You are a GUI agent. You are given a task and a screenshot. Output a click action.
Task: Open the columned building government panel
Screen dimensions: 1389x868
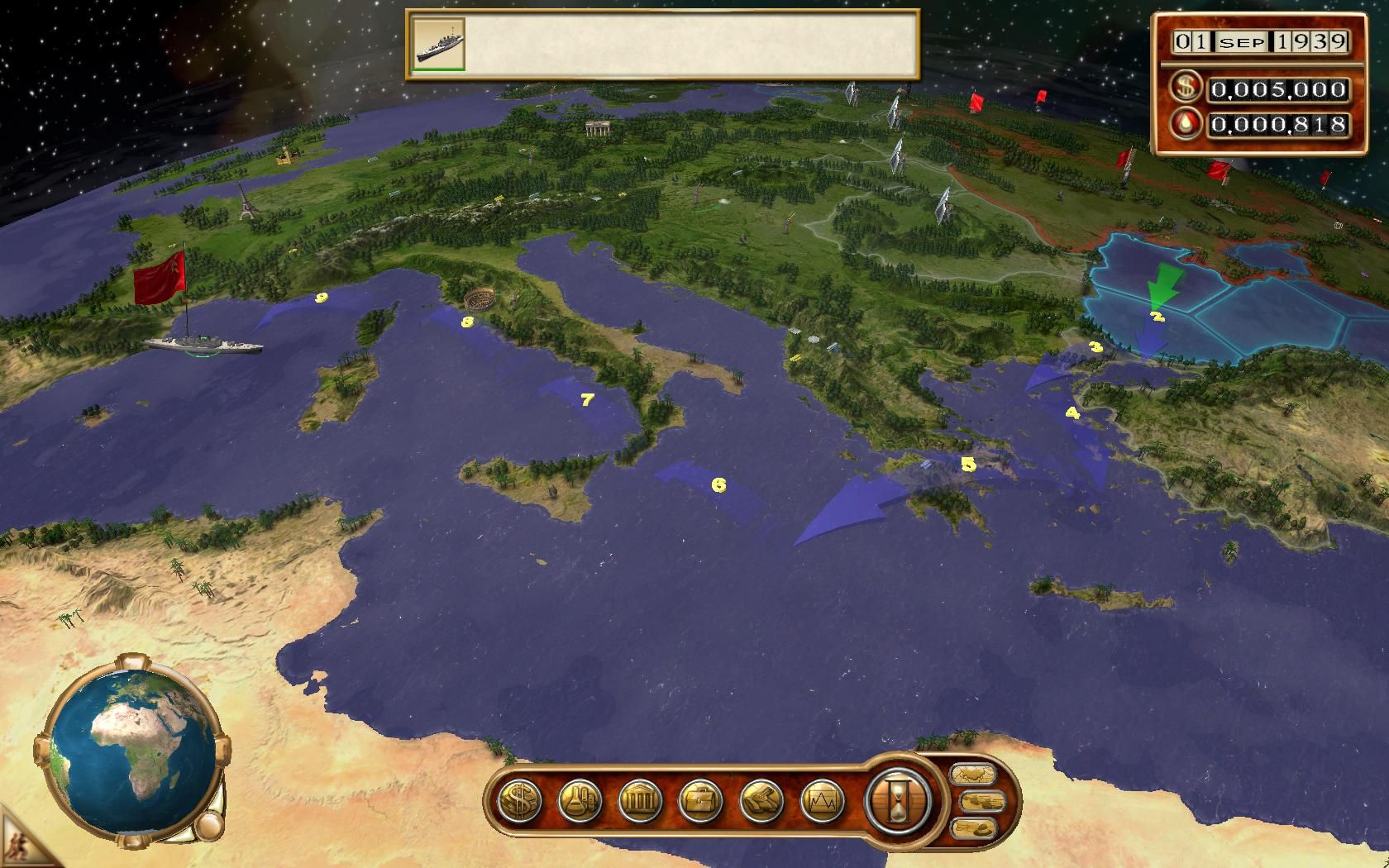click(640, 800)
